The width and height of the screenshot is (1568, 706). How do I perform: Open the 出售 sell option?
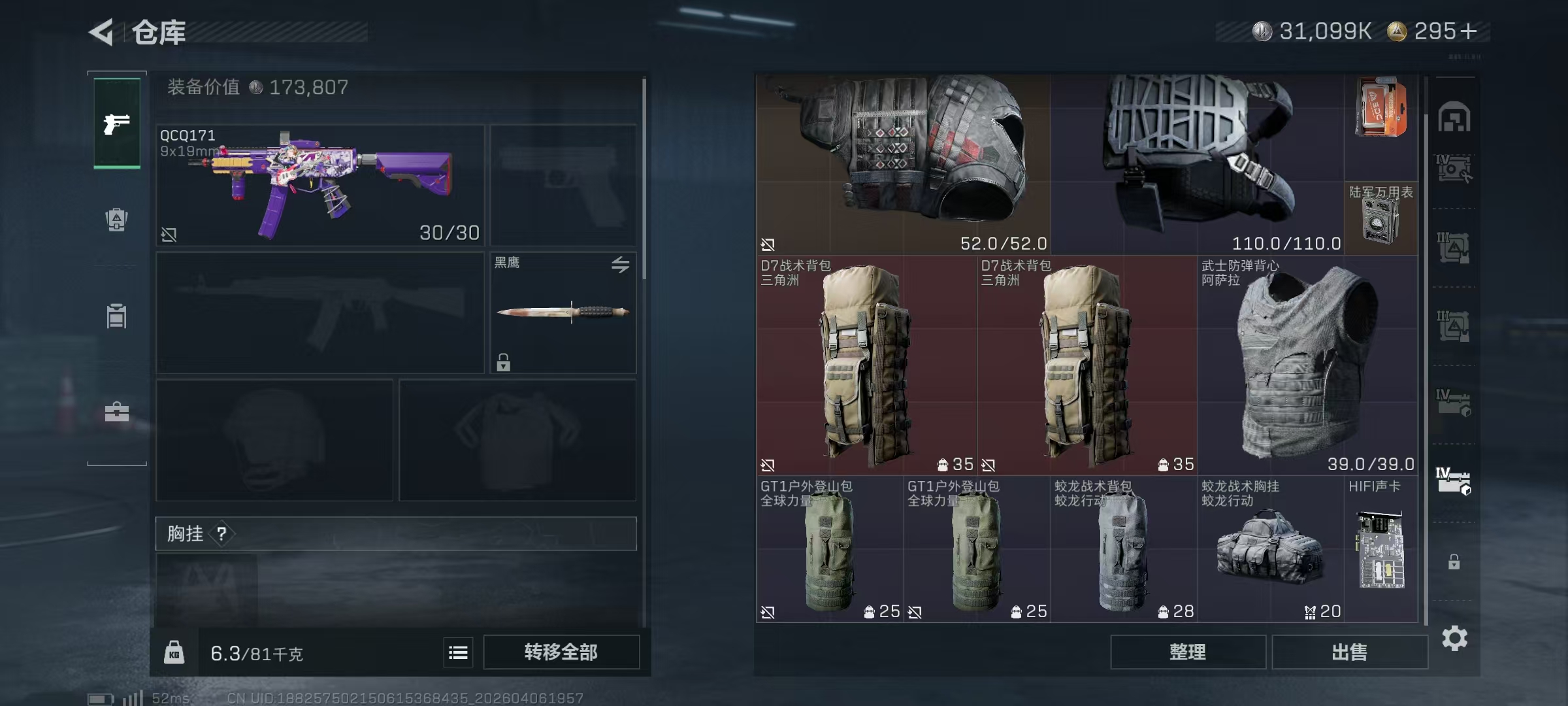pyautogui.click(x=1349, y=652)
